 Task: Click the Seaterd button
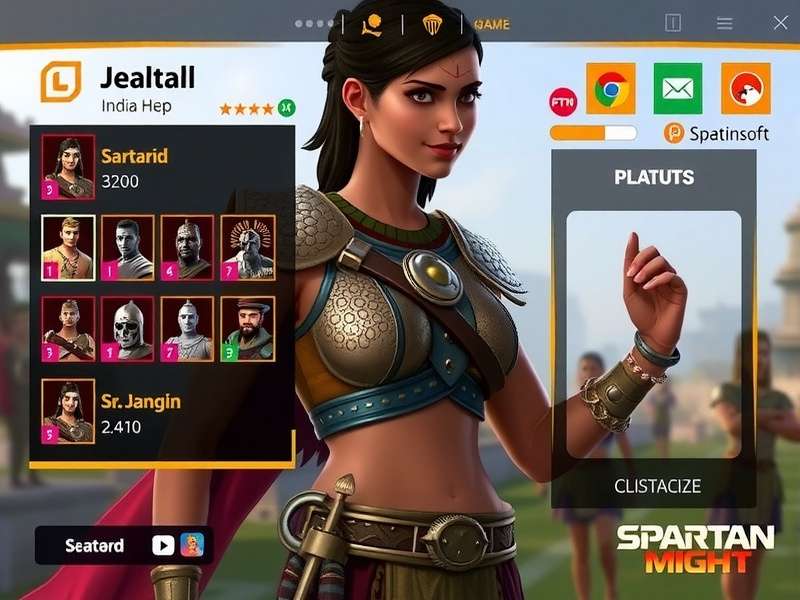(94, 546)
